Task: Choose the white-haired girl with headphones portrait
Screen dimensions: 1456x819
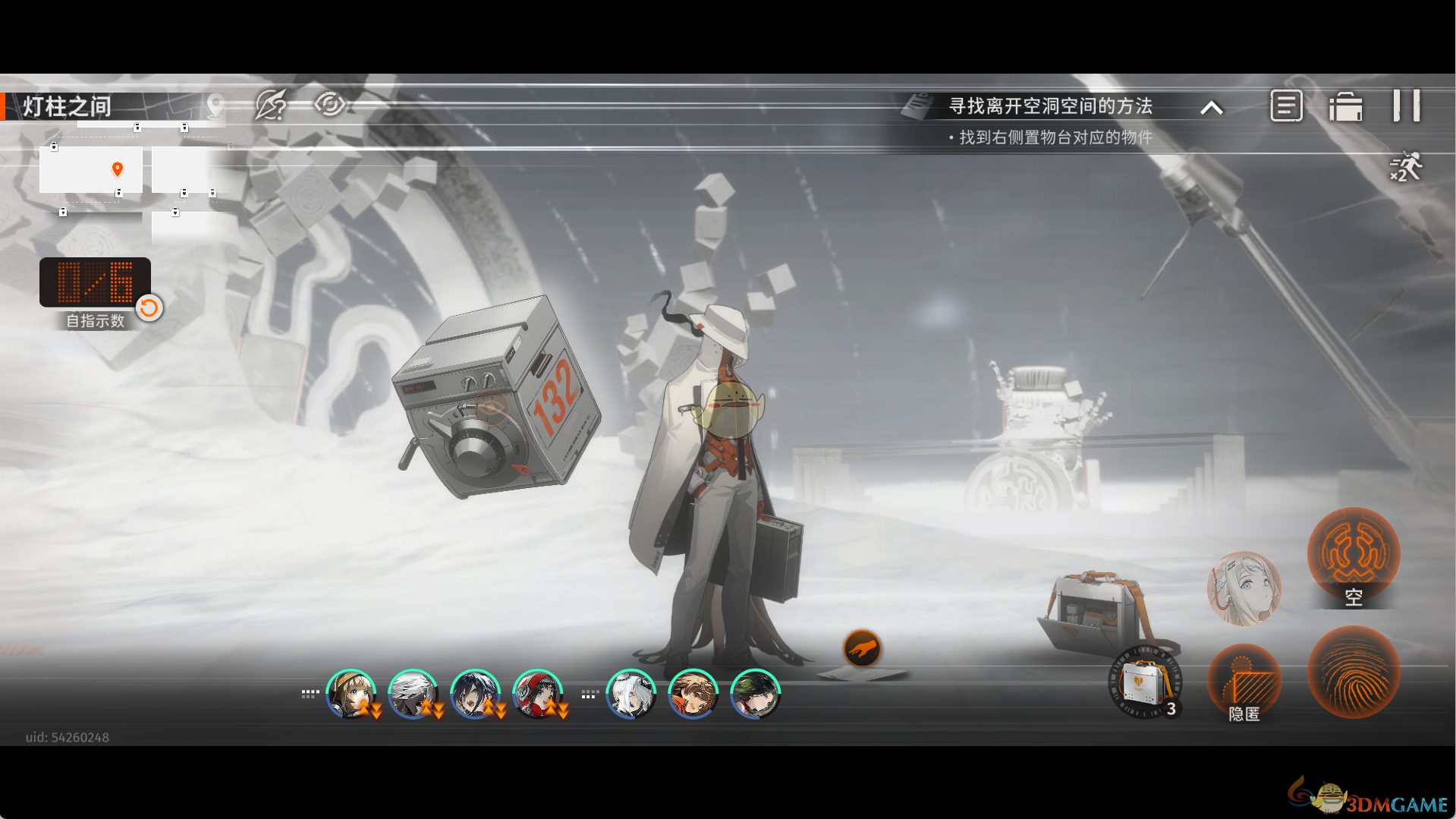Action: point(631,694)
